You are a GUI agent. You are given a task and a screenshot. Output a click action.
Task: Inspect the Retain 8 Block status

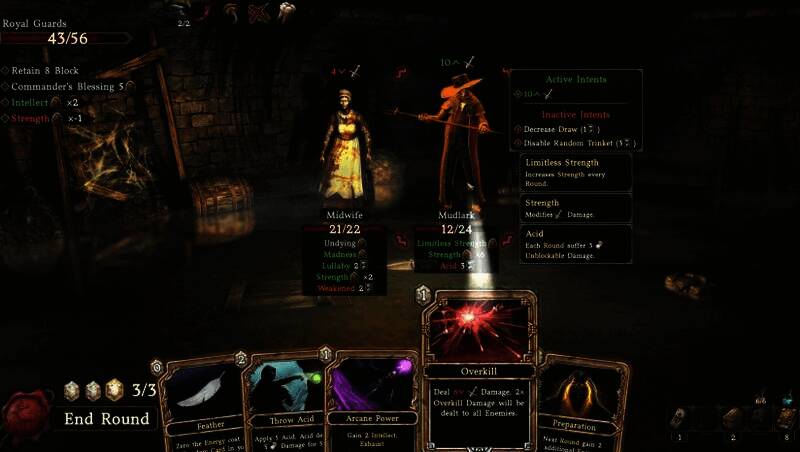click(x=45, y=71)
